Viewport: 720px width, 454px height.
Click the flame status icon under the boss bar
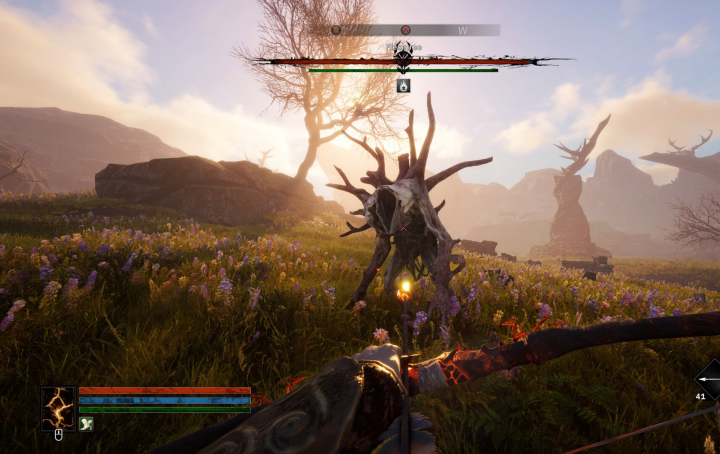point(403,86)
